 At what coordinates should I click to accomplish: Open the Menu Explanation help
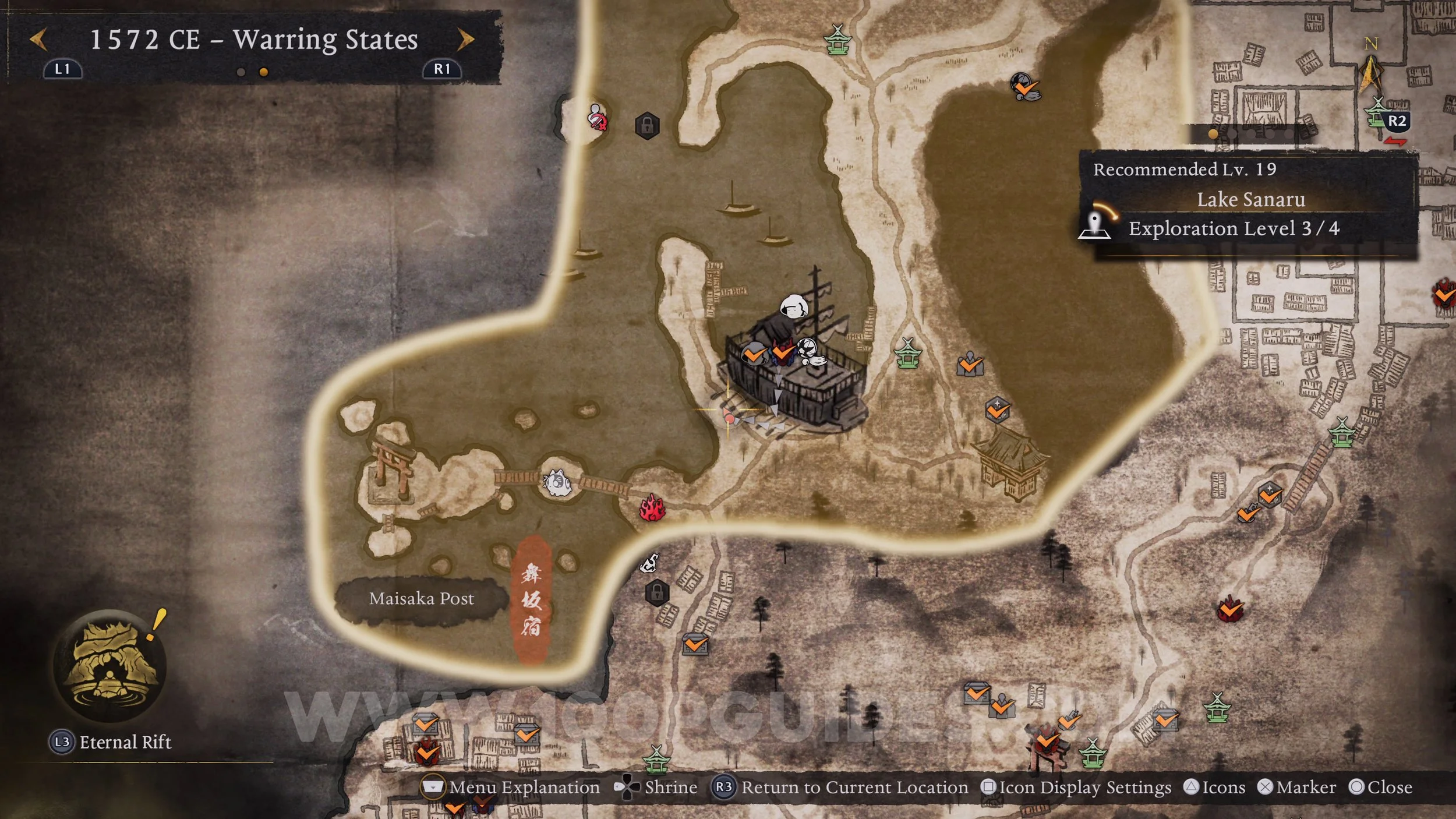coord(510,788)
